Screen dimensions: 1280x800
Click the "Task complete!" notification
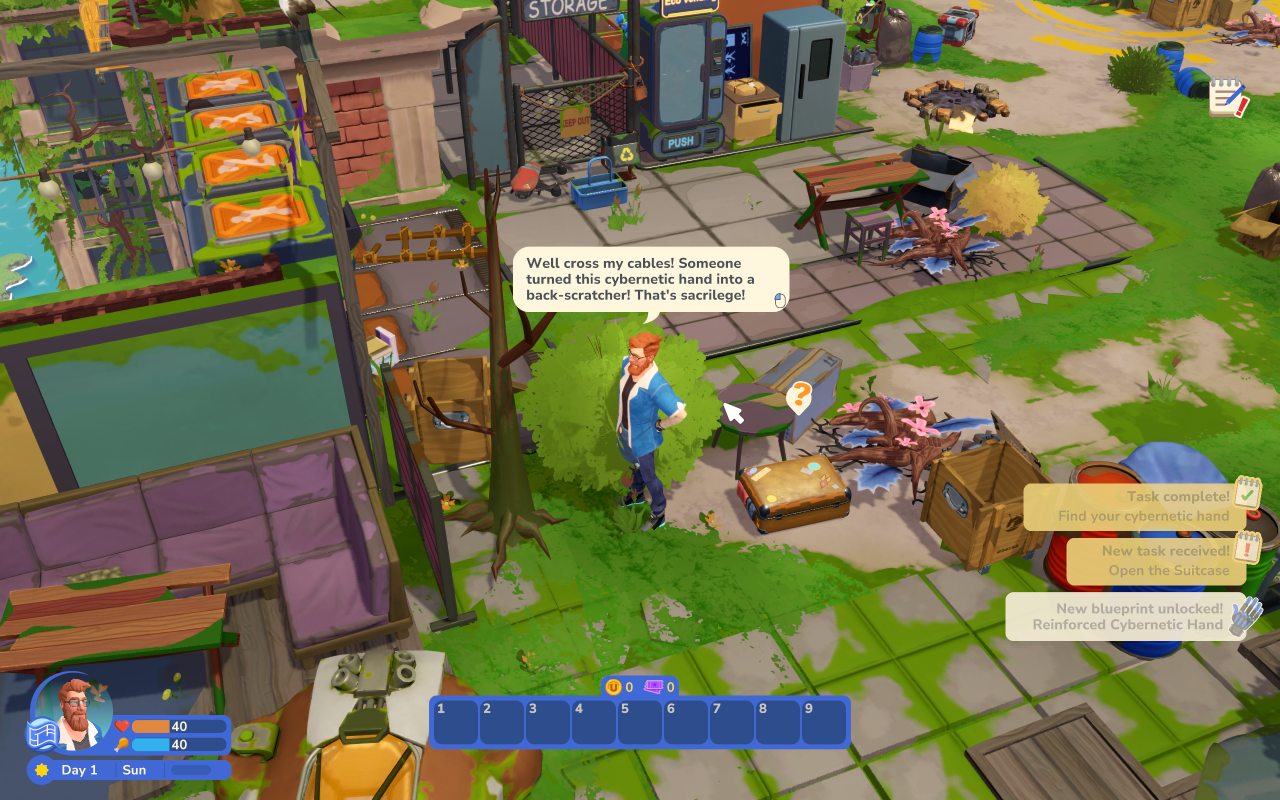[1134, 506]
